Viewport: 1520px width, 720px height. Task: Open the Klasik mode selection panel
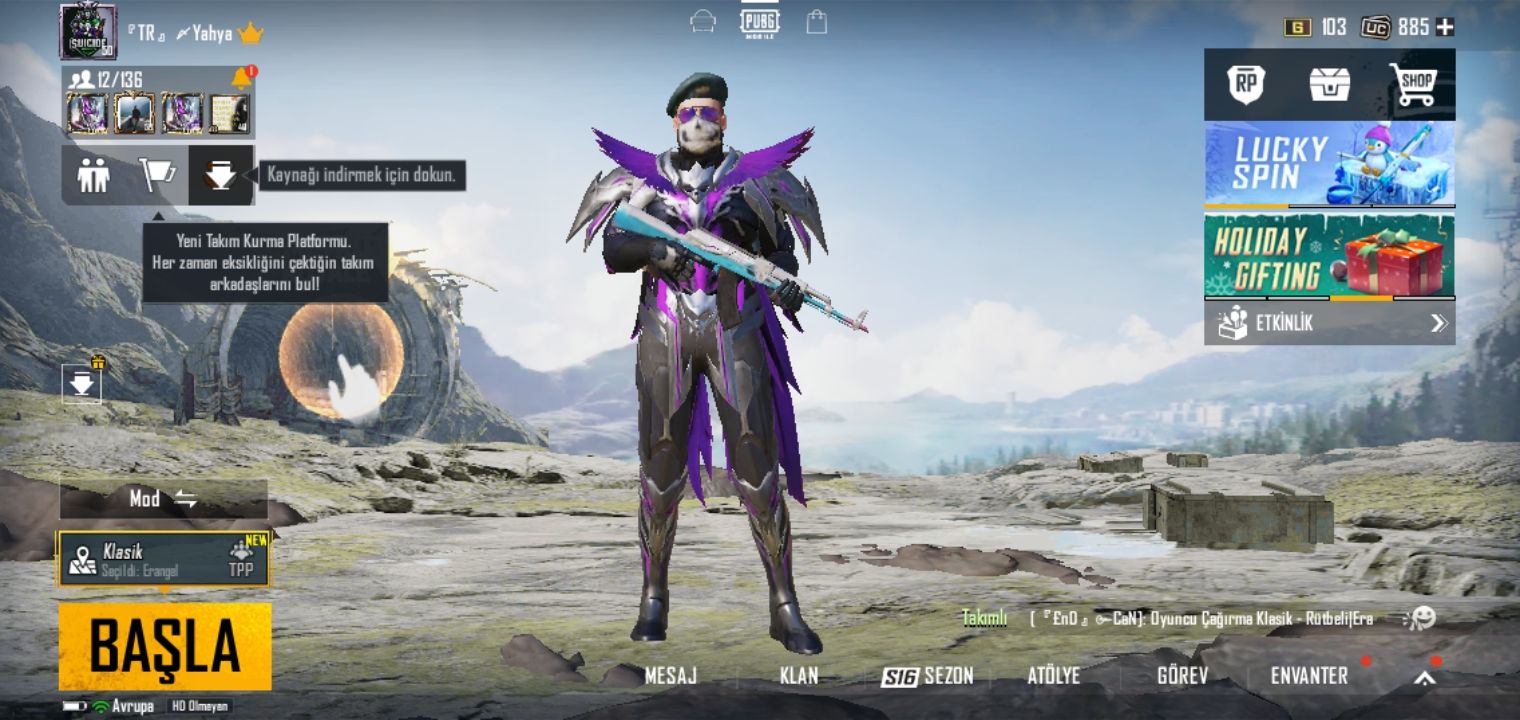[x=164, y=559]
